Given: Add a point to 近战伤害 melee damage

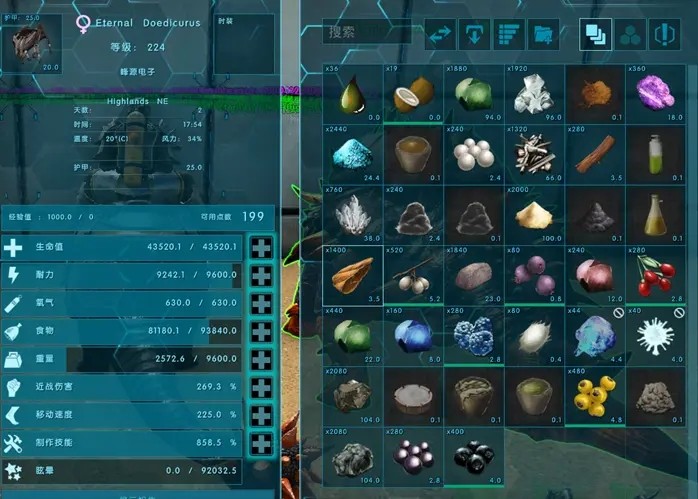Looking at the screenshot, I should pyautogui.click(x=261, y=388).
